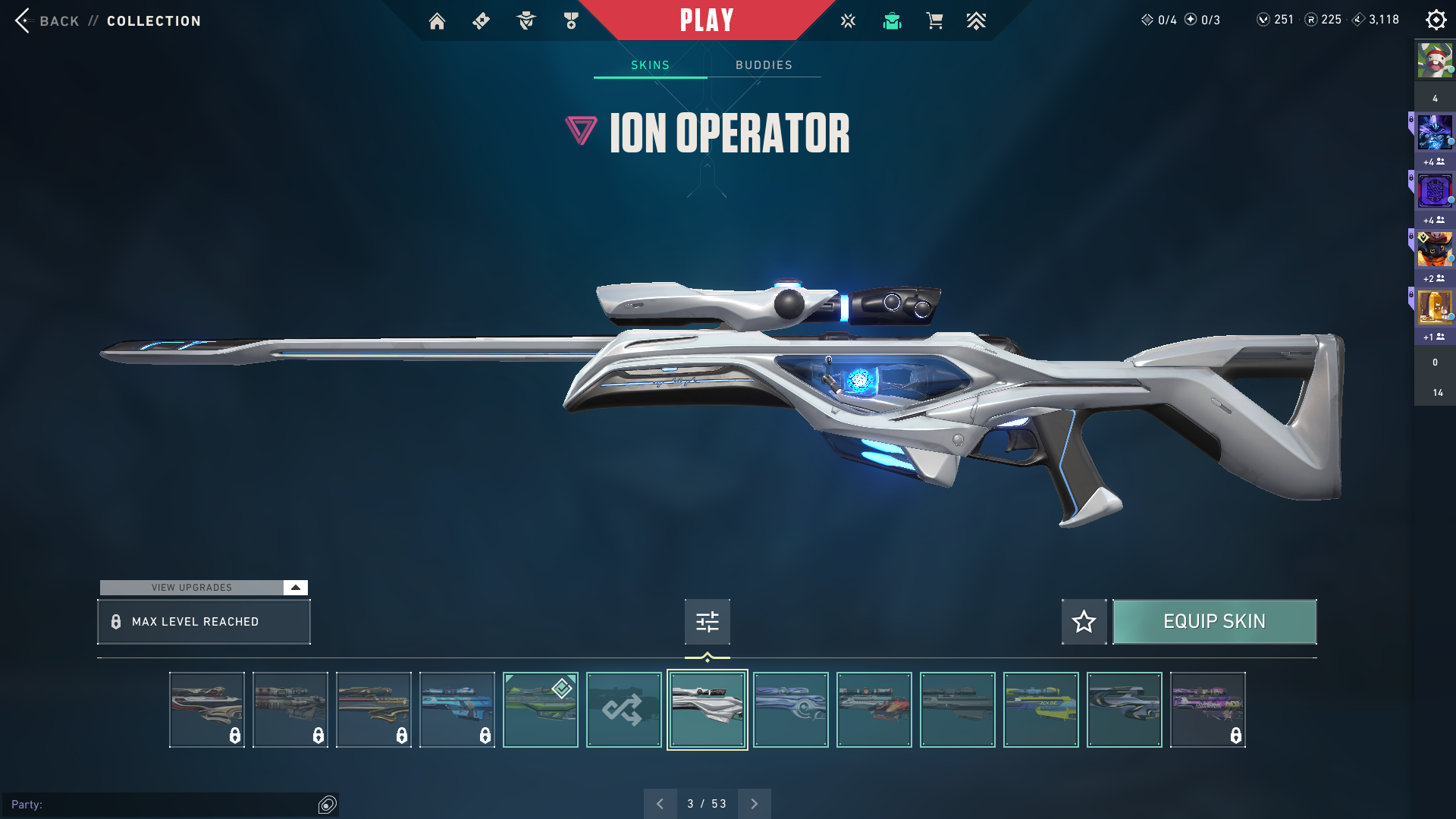Select the locked purple graffiti Operator skin
This screenshot has width=1456, height=819.
click(x=1207, y=710)
